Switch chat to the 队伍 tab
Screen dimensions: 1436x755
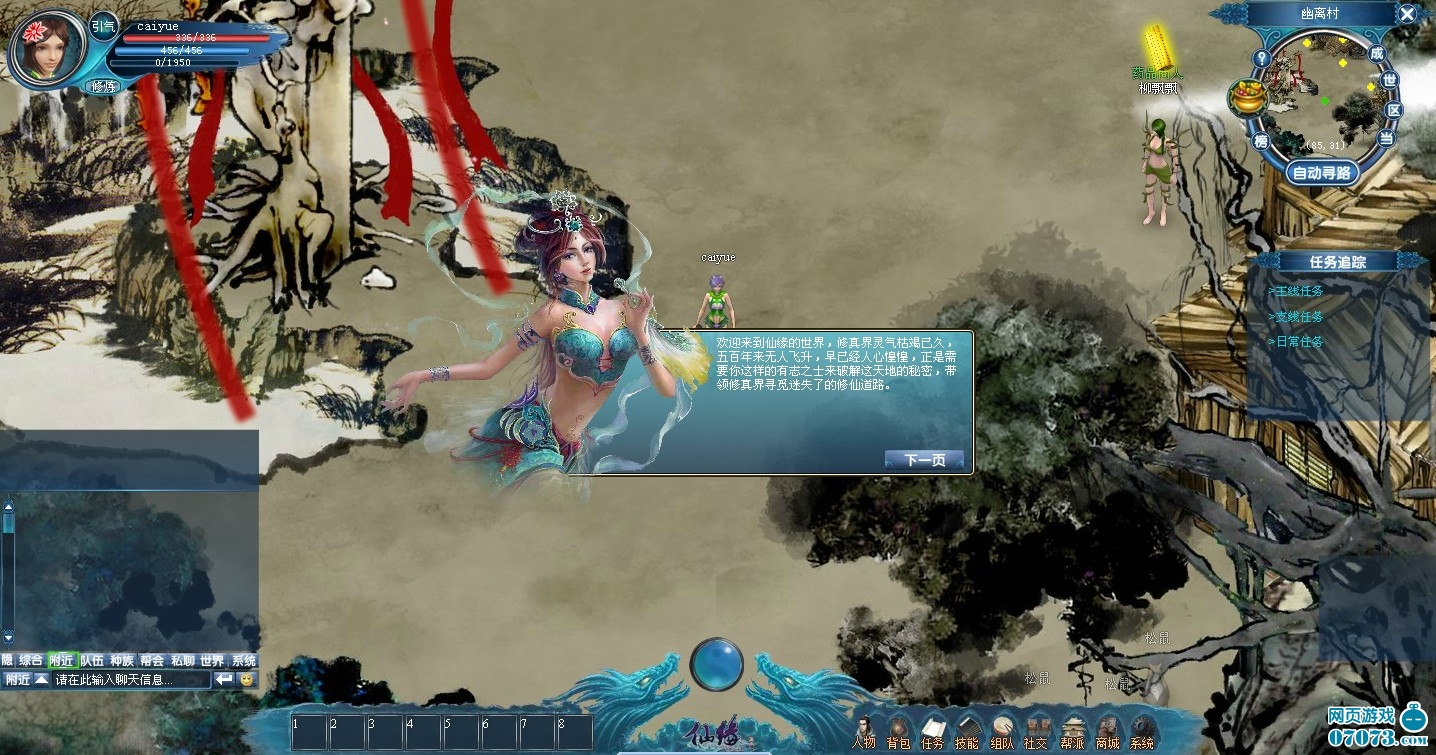point(92,661)
